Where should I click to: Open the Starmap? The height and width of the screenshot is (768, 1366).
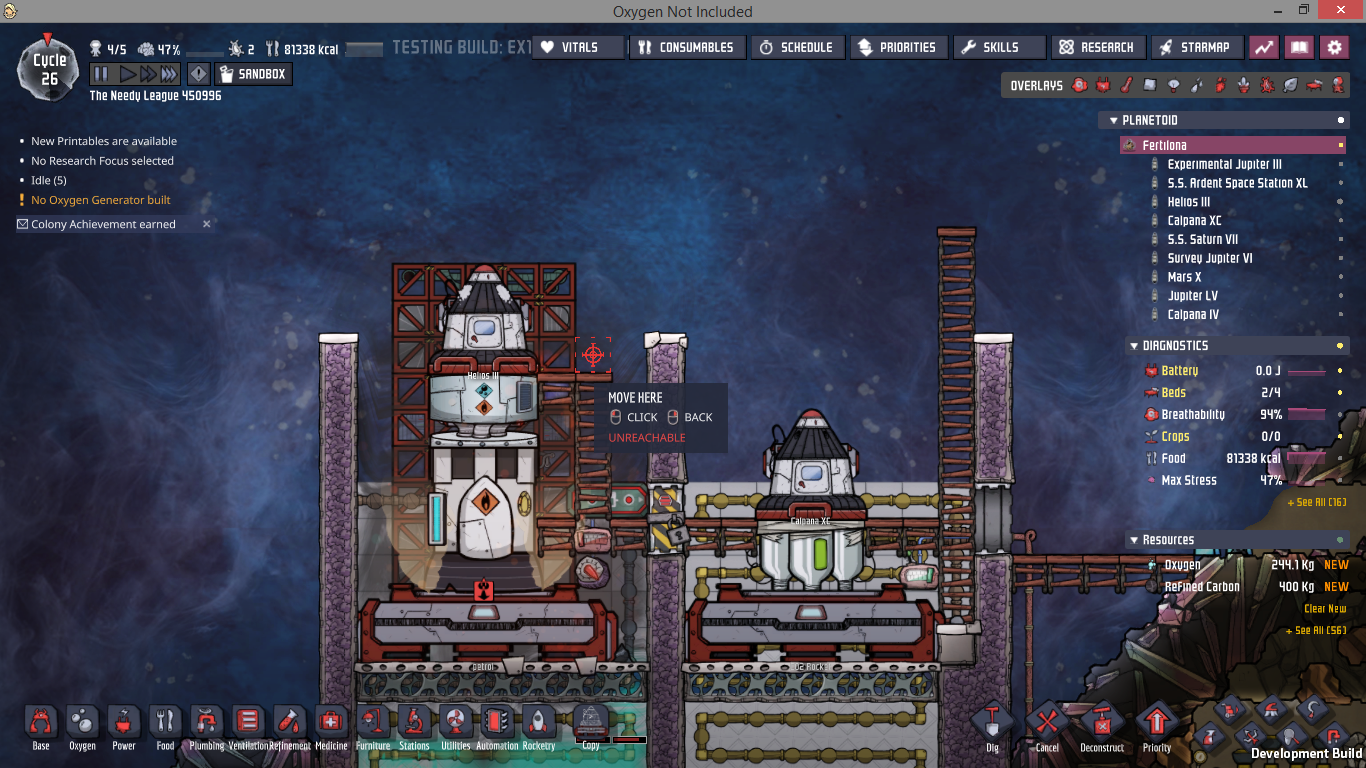tap(1197, 47)
